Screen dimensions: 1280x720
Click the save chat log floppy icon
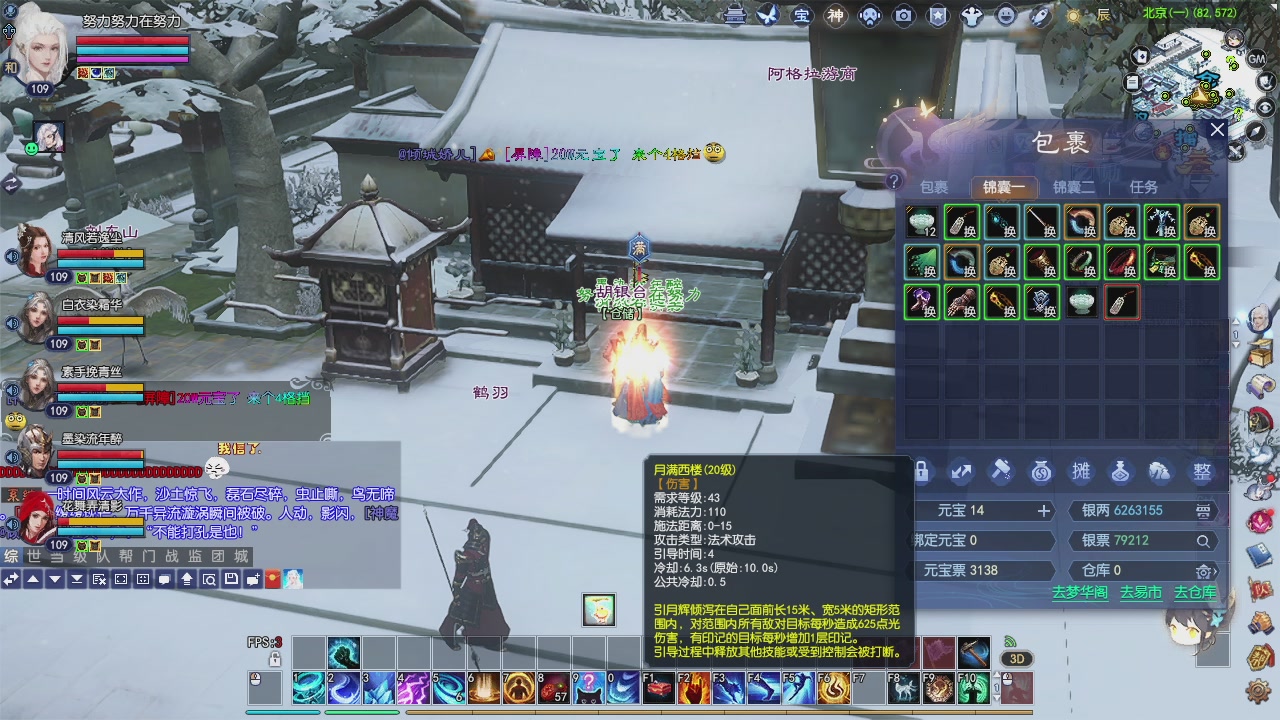(x=231, y=578)
